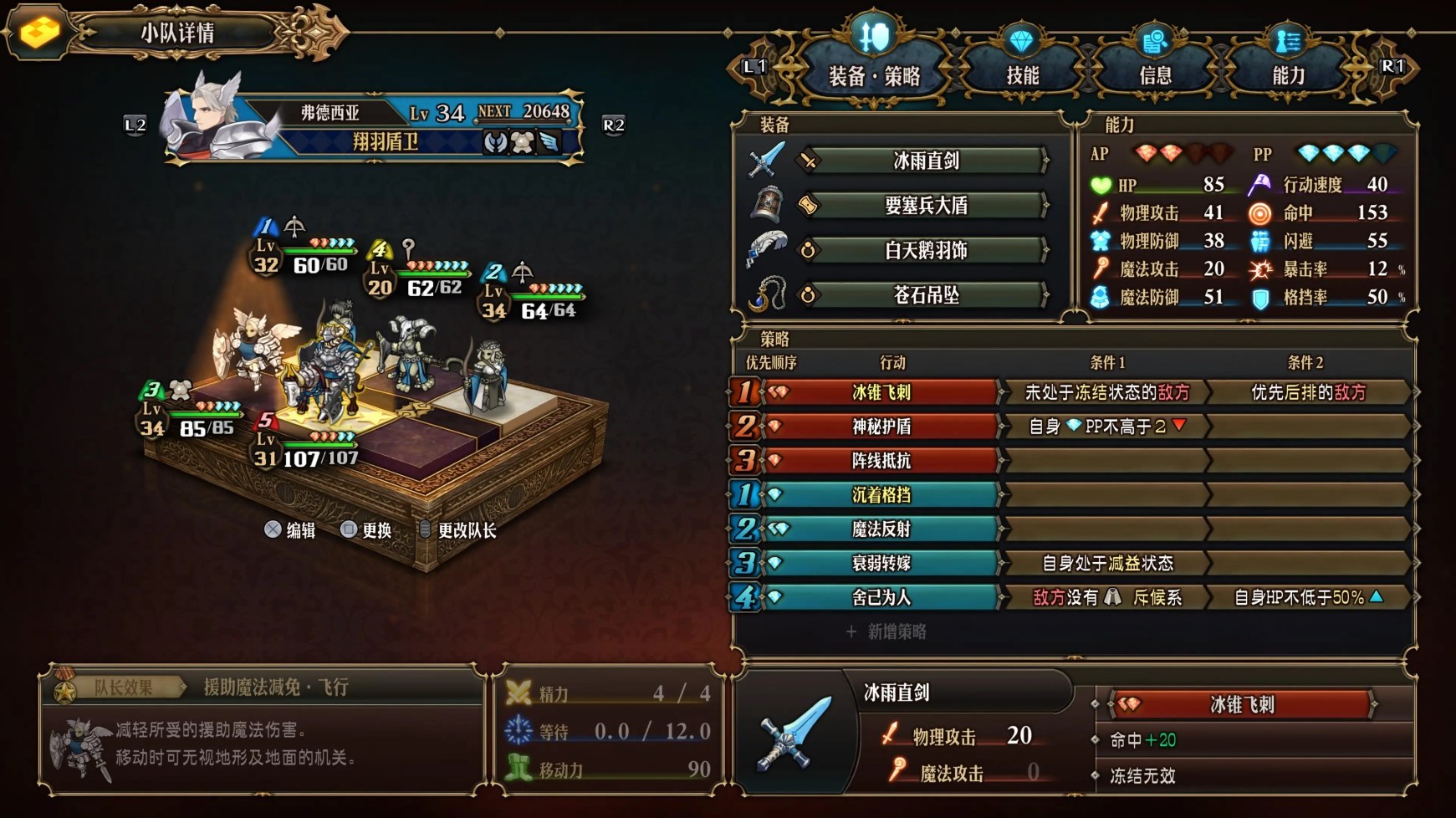Click the clock icon beside 等待
1456x818 pixels.
point(519,729)
